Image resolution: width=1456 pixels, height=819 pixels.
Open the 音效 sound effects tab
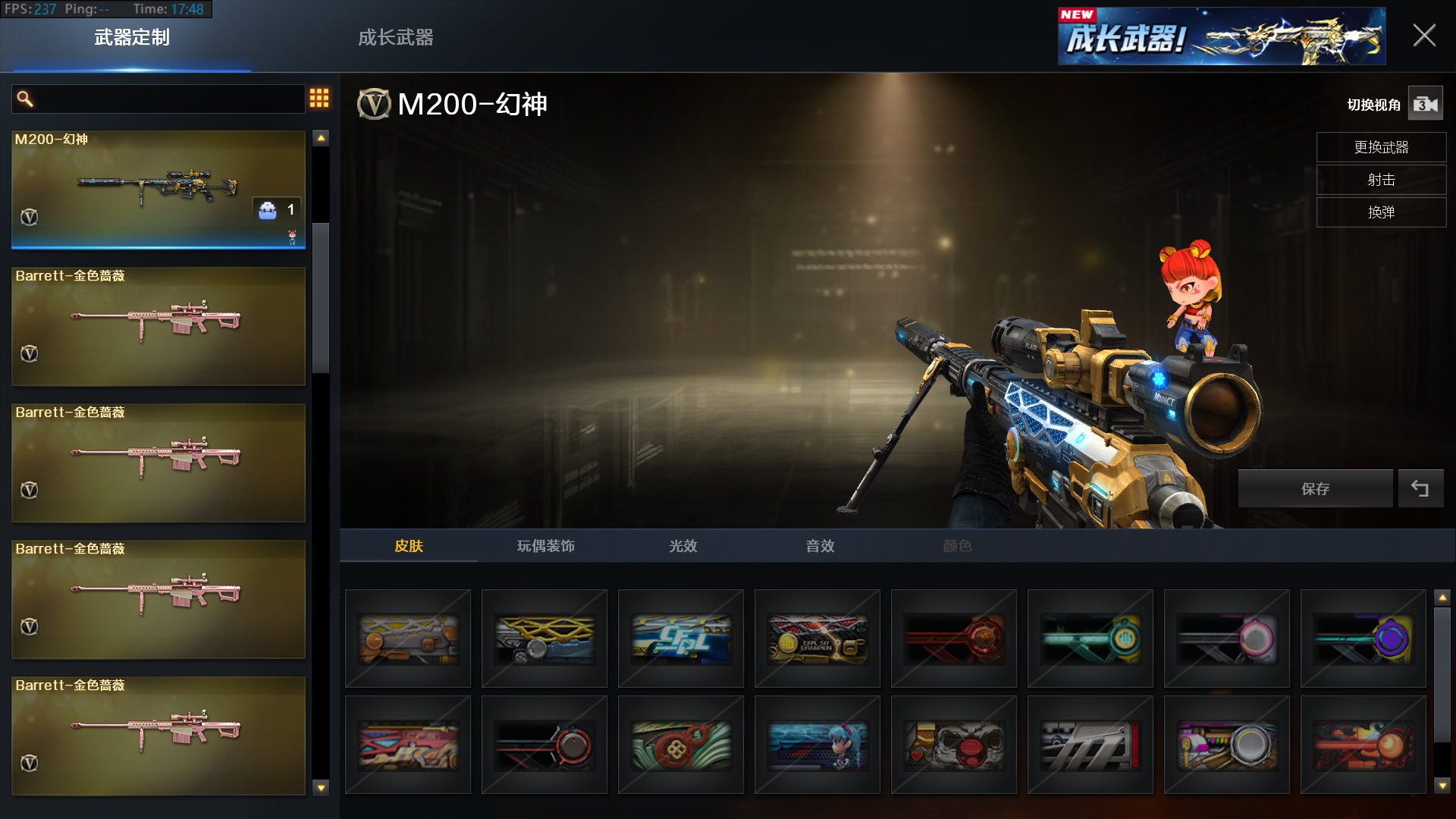(820, 546)
